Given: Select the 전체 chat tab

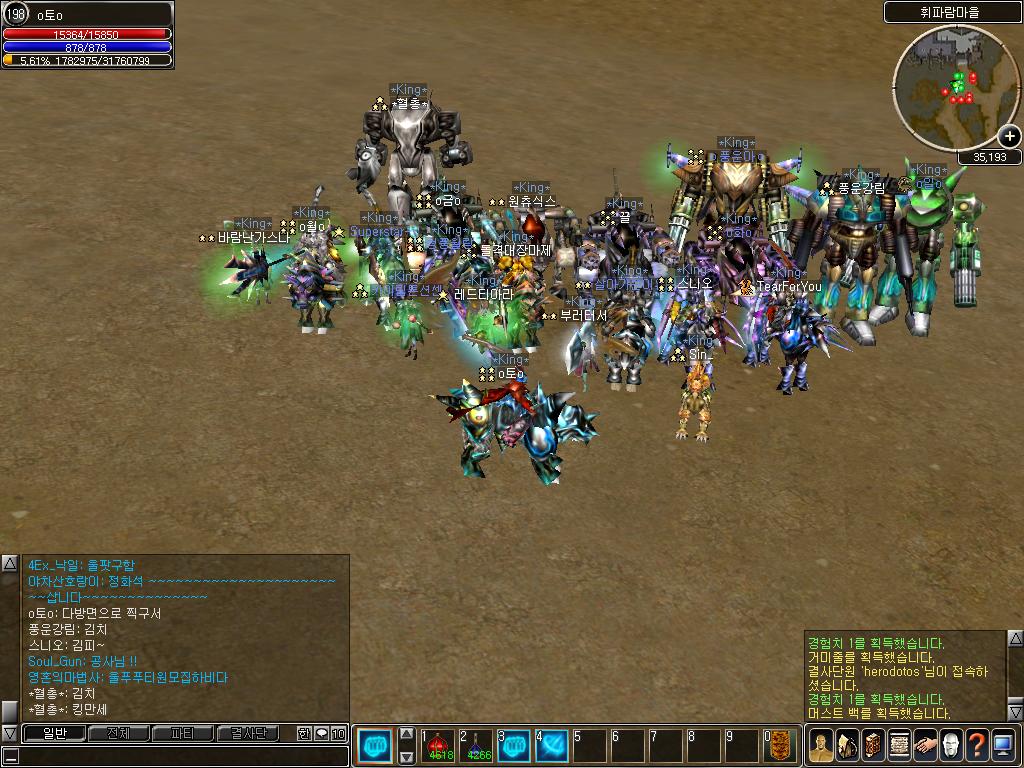Looking at the screenshot, I should point(118,734).
